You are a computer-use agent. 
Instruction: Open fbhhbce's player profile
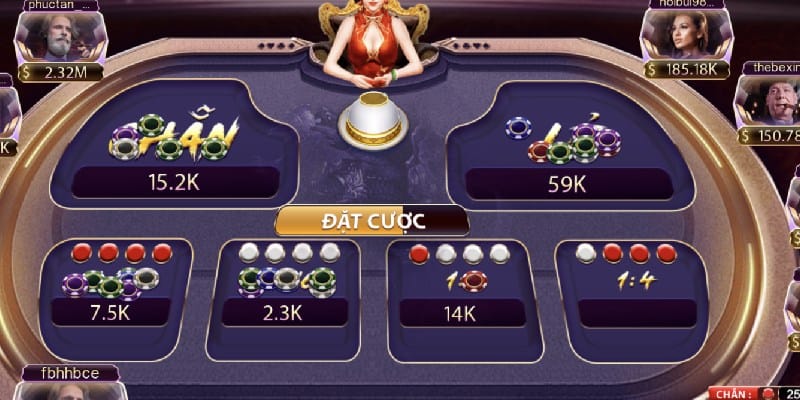click(x=72, y=390)
